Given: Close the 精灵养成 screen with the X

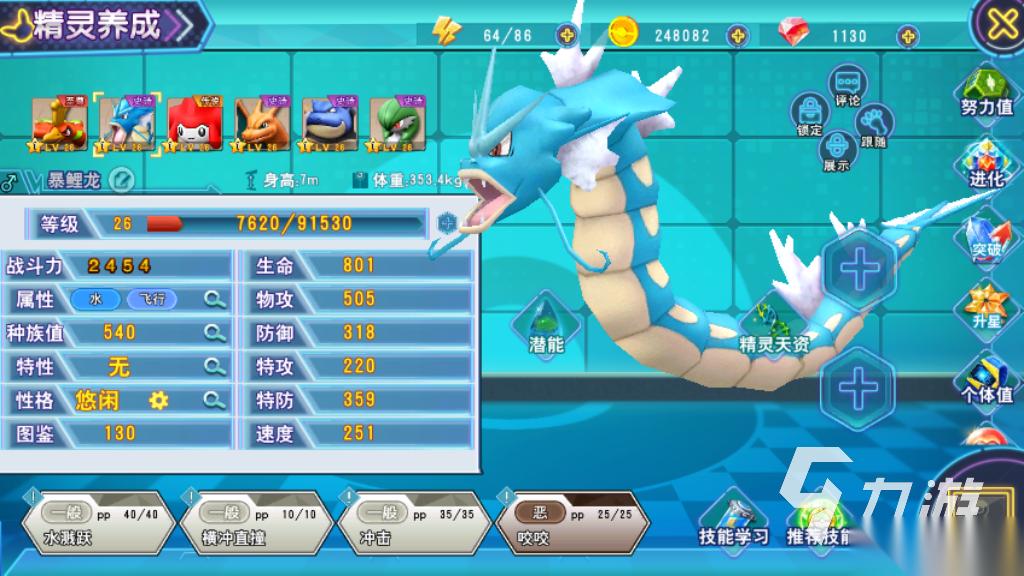Looking at the screenshot, I should 1001,24.
